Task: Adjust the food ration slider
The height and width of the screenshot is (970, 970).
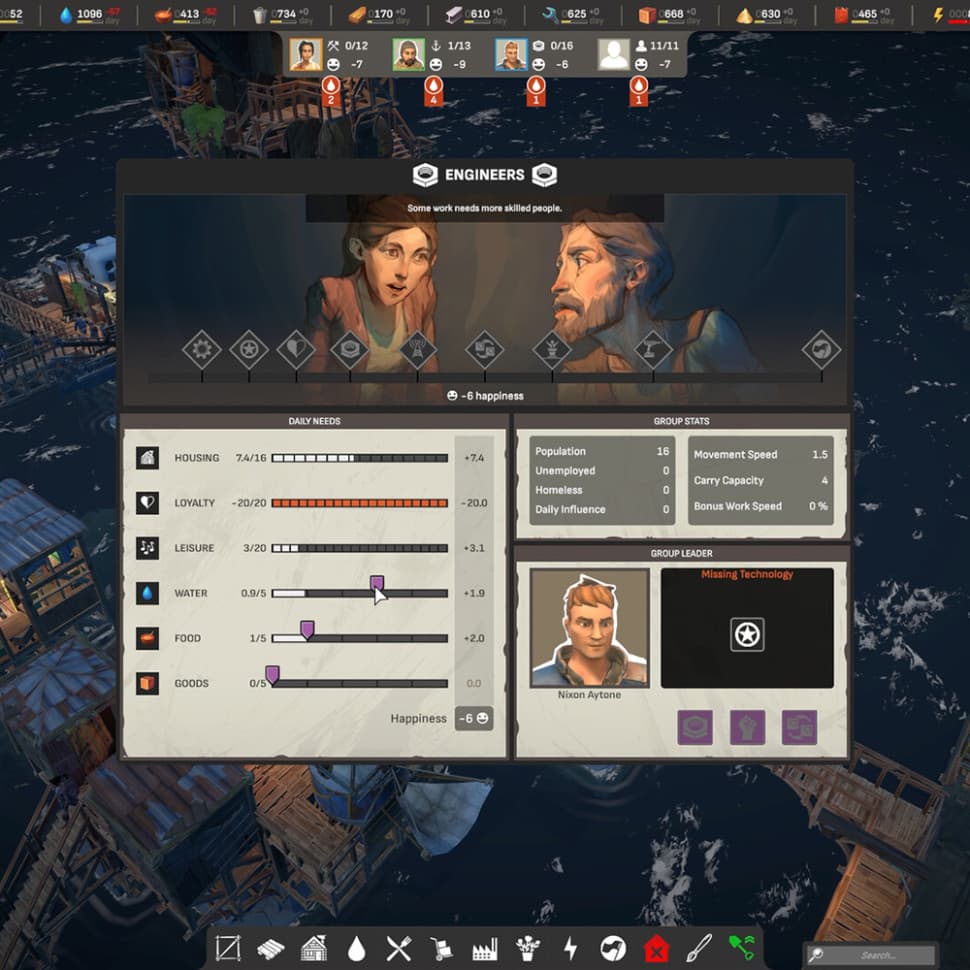Action: coord(307,629)
